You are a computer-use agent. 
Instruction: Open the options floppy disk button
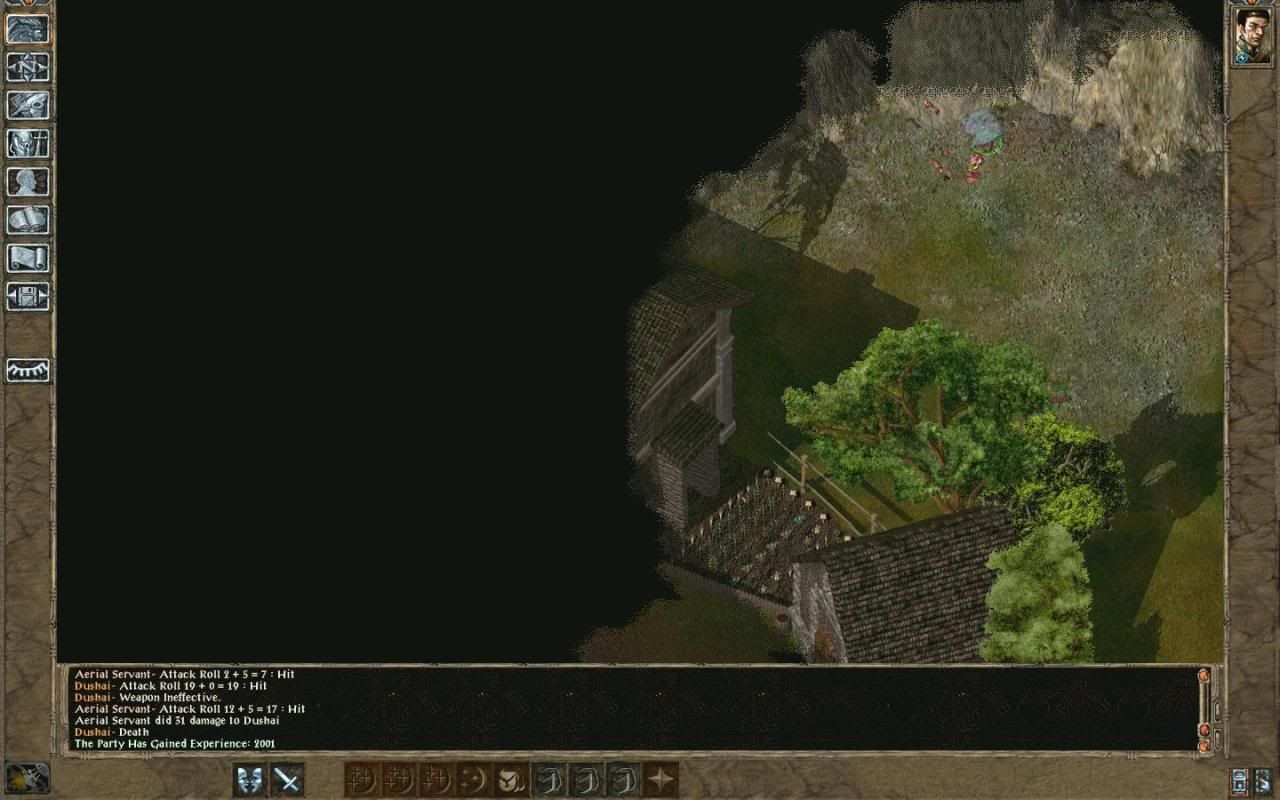pyautogui.click(x=27, y=295)
